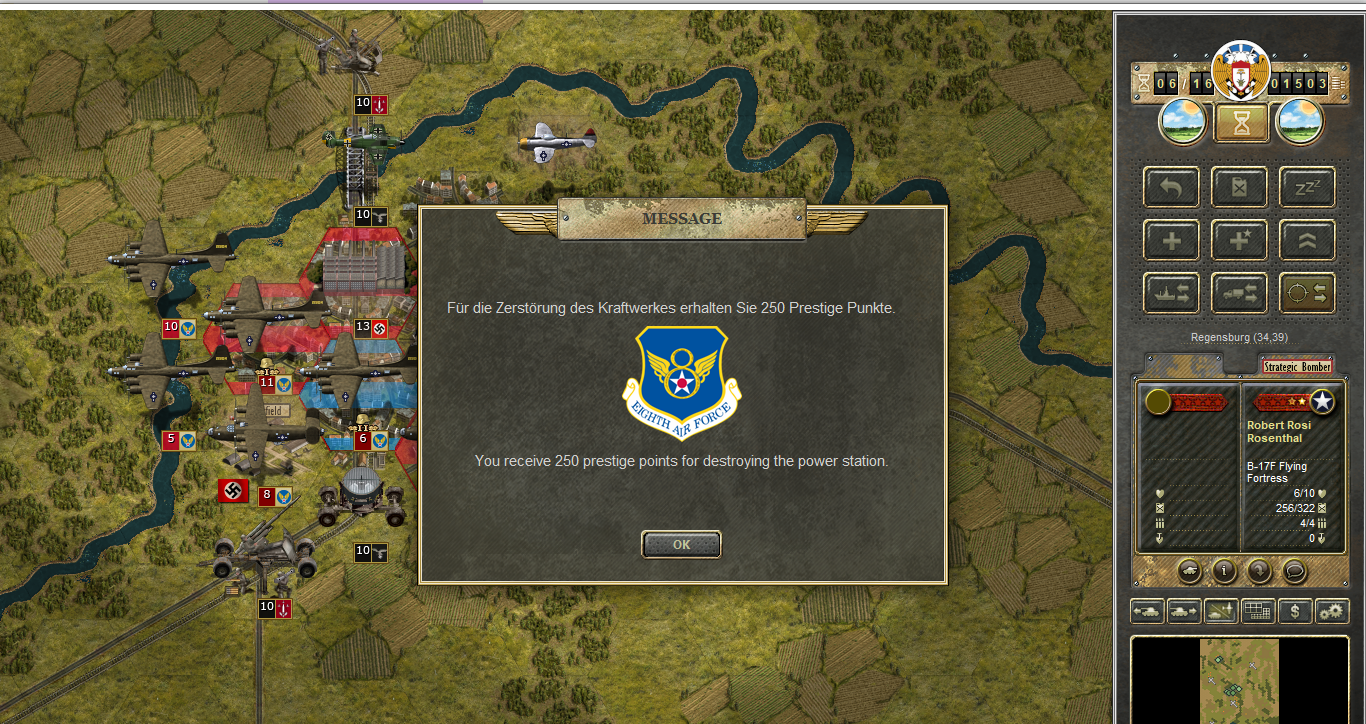The width and height of the screenshot is (1366, 724).
Task: Click the ship embark swap button
Action: 1171,293
